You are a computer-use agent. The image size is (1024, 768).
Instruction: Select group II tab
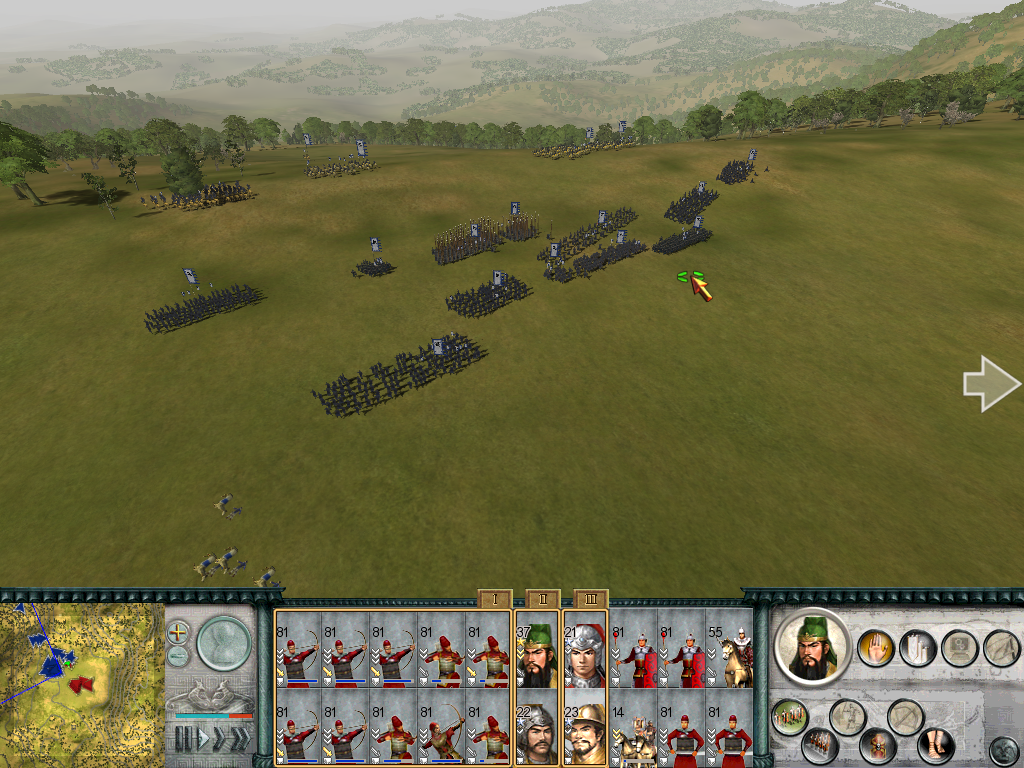pos(542,599)
